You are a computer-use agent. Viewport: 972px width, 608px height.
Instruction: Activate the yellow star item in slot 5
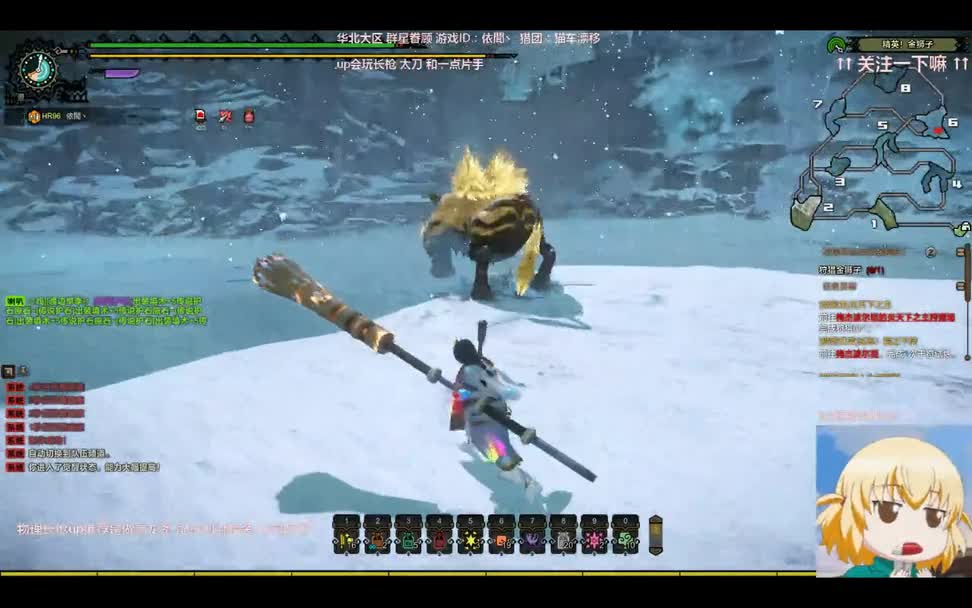coord(470,536)
